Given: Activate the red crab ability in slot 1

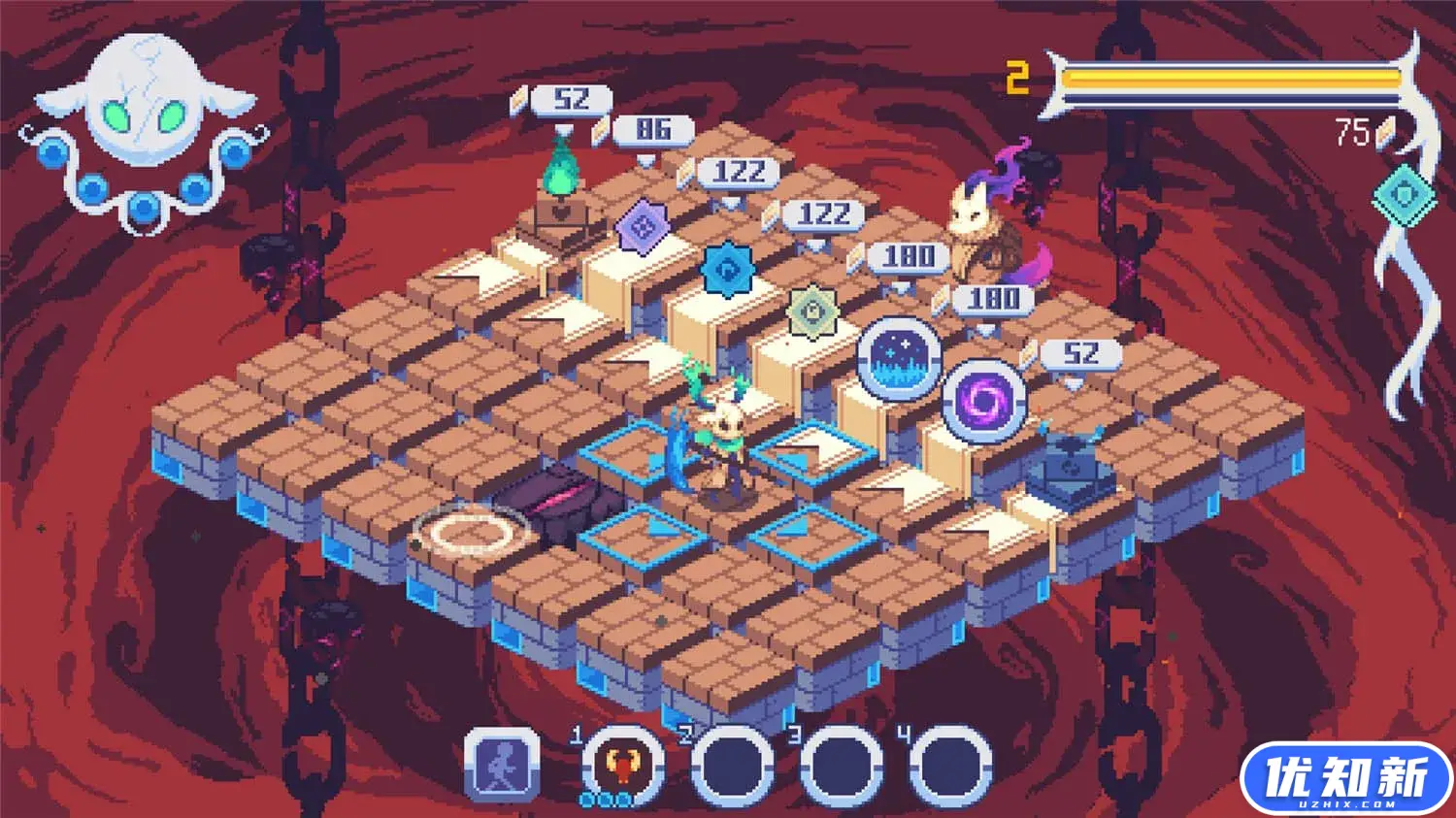Looking at the screenshot, I should pyautogui.click(x=622, y=766).
